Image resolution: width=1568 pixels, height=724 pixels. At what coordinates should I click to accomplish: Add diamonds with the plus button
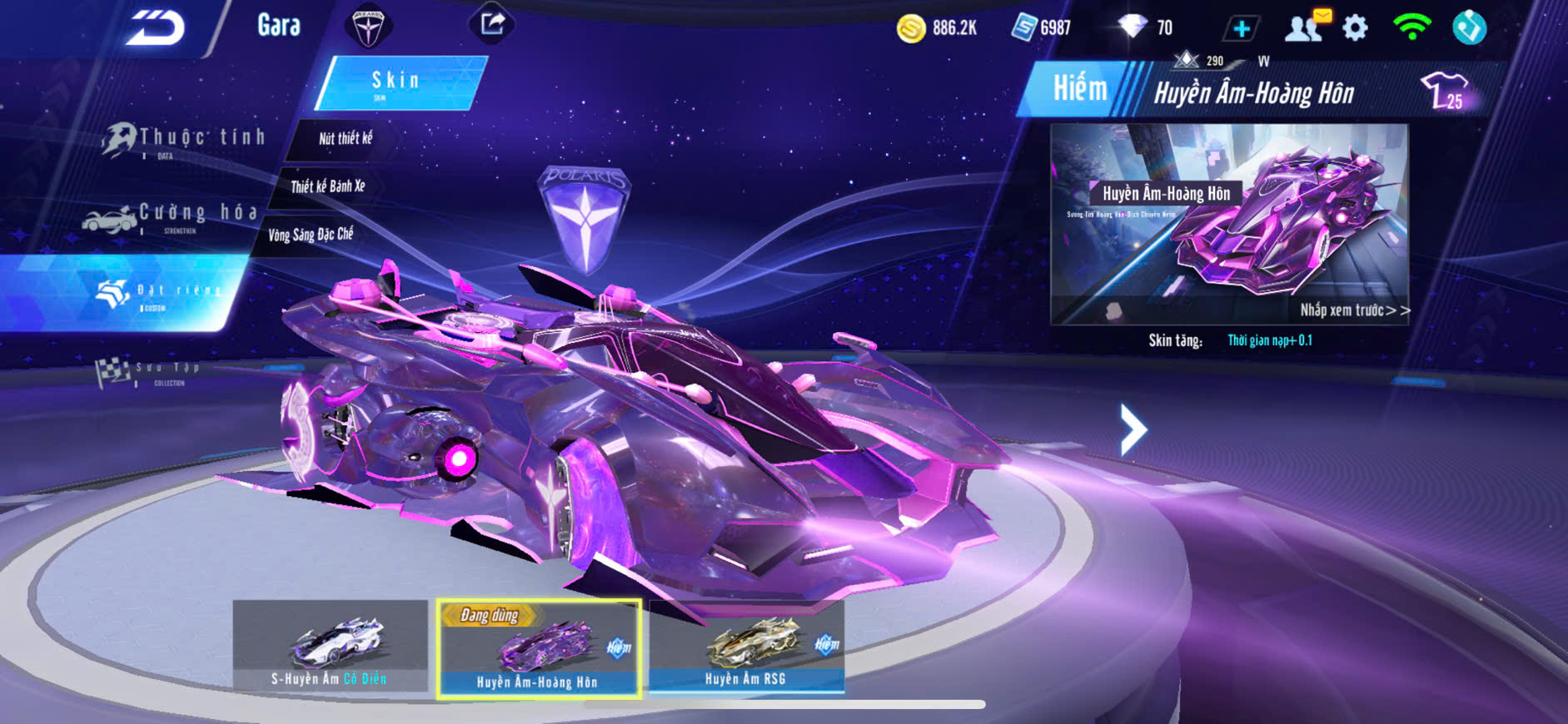[x=1241, y=29]
